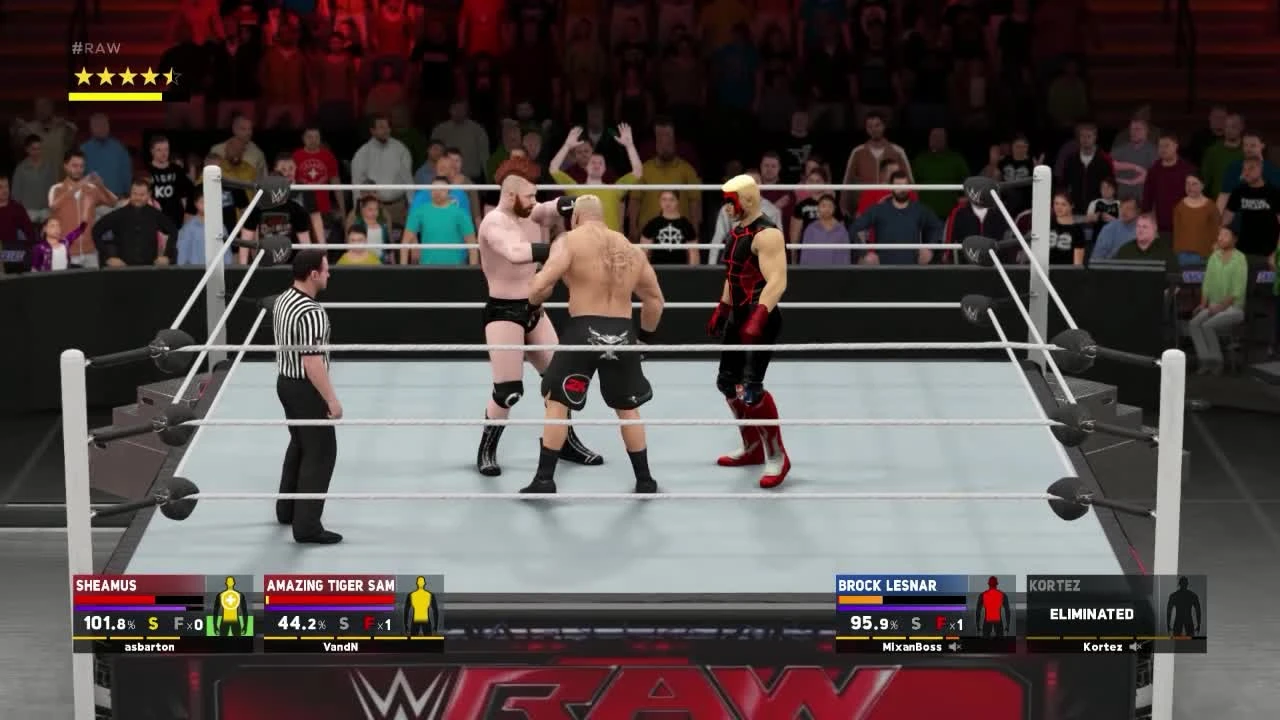This screenshot has width=1280, height=720.
Task: Click the asbarton gamertag label
Action: (x=150, y=645)
